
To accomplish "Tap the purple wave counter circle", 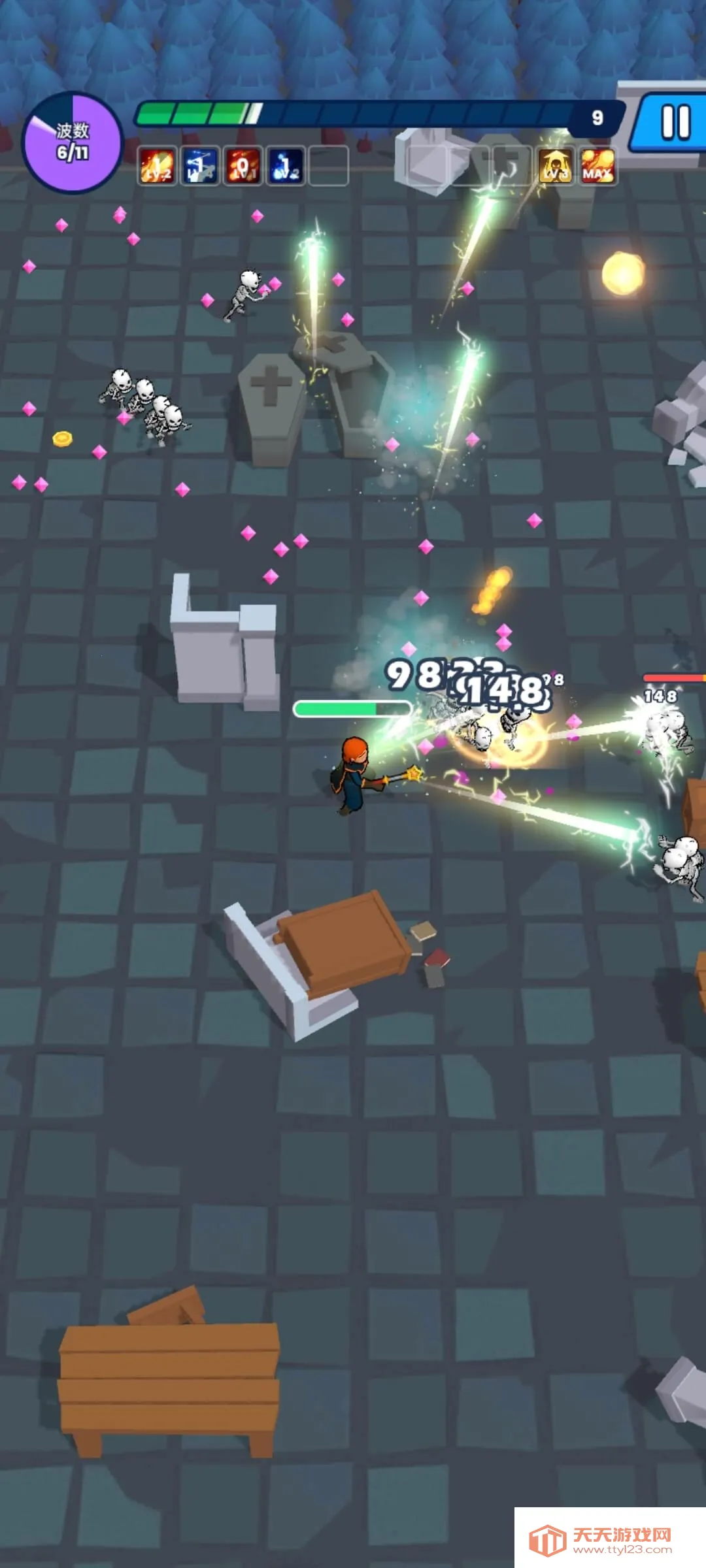I will pyautogui.click(x=73, y=142).
